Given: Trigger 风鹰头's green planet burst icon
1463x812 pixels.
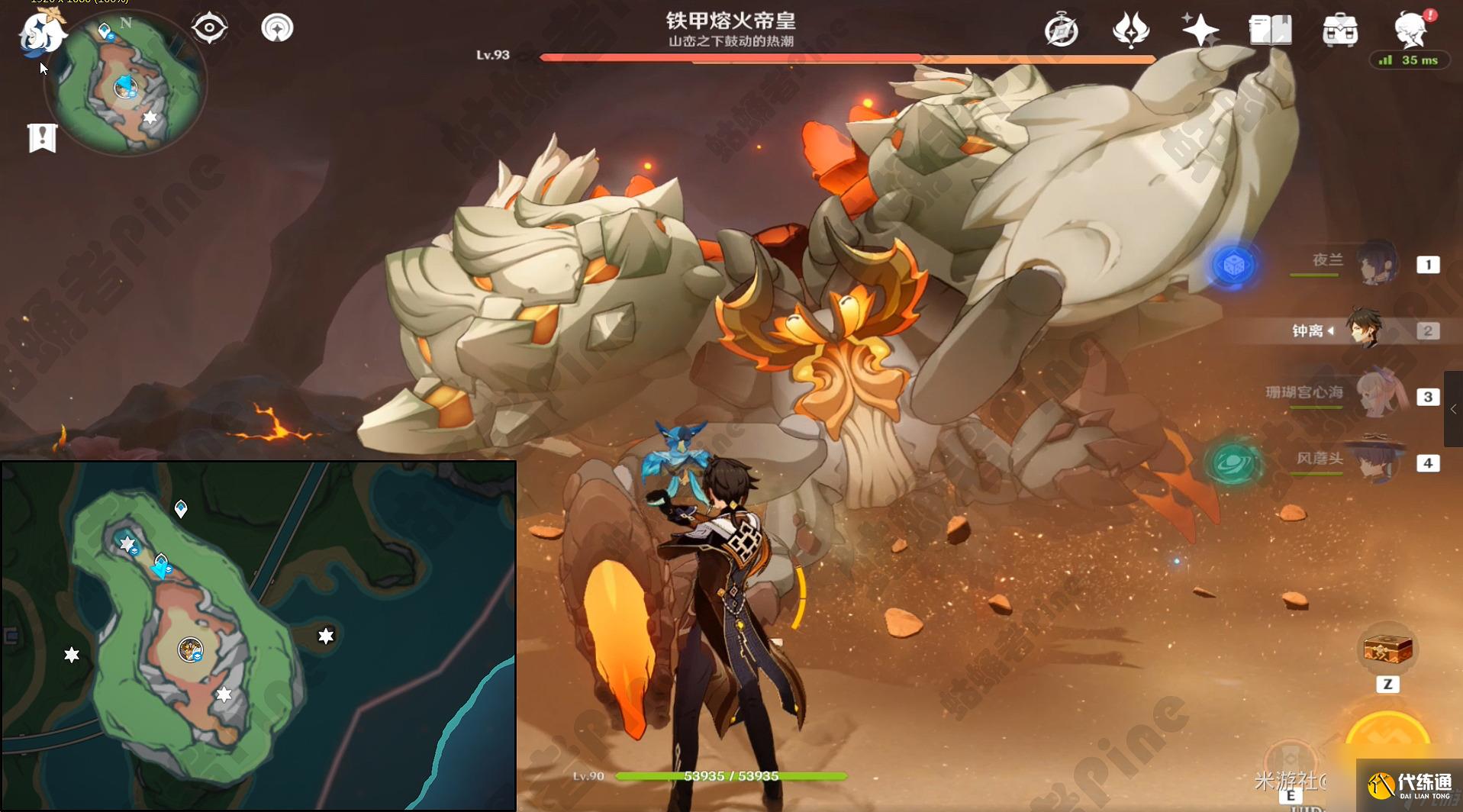Looking at the screenshot, I should point(1233,463).
